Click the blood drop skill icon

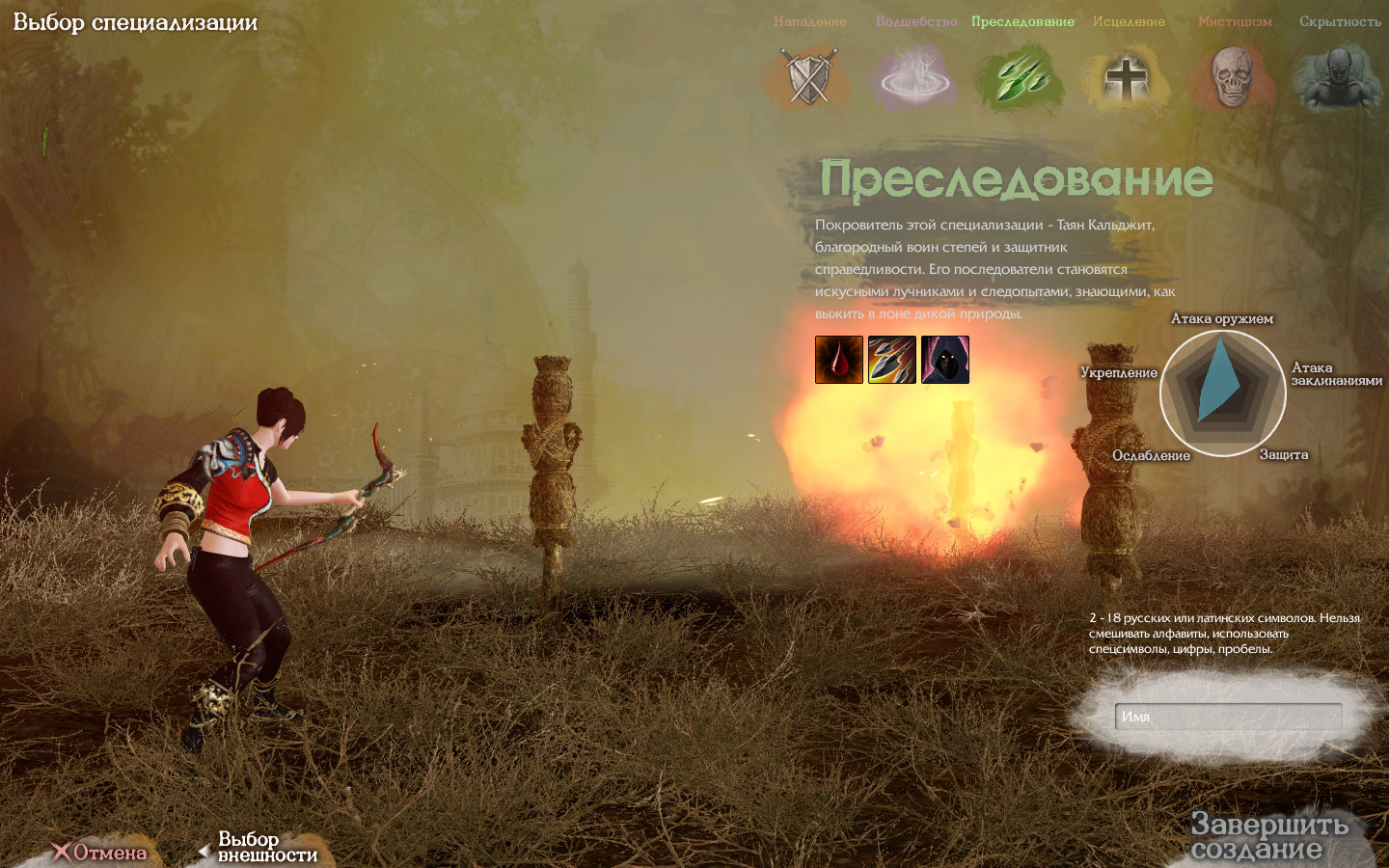point(839,360)
